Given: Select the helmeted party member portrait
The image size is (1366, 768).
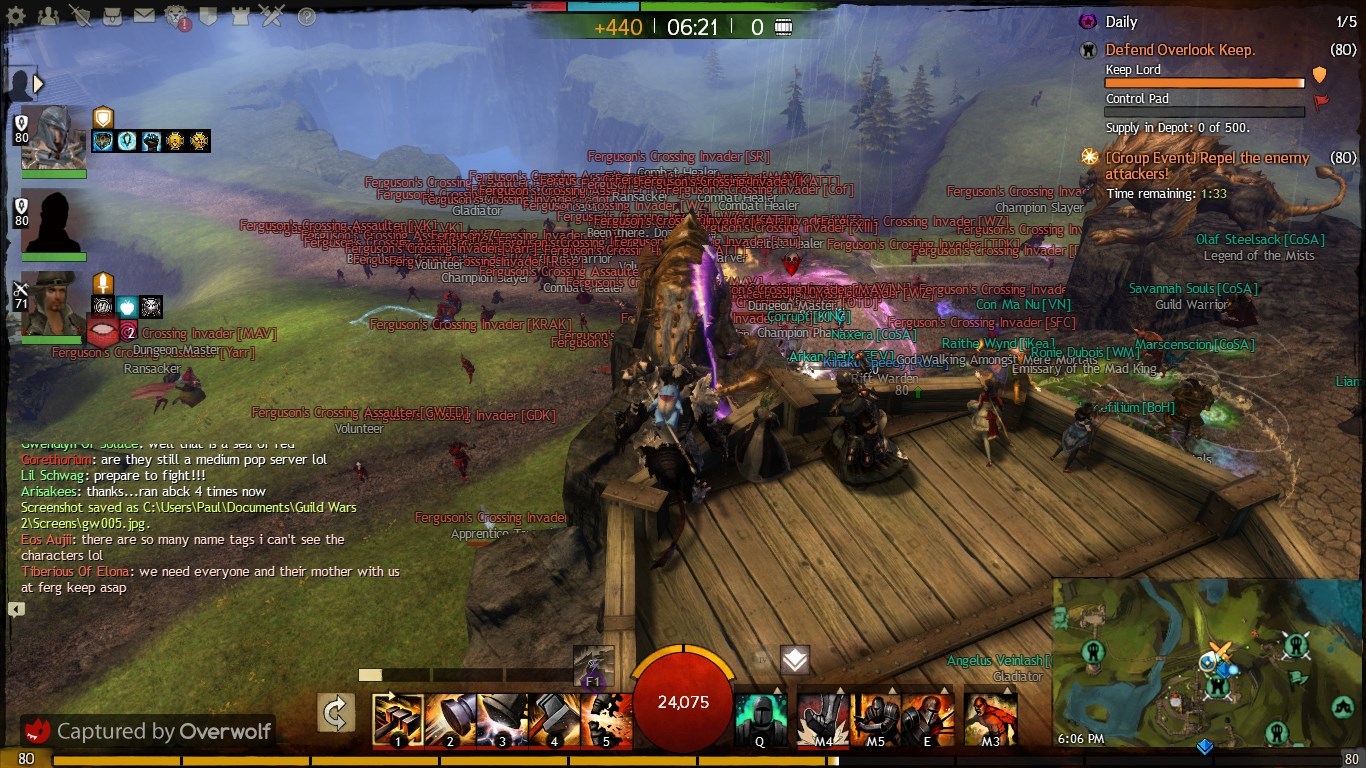Looking at the screenshot, I should click(x=54, y=137).
